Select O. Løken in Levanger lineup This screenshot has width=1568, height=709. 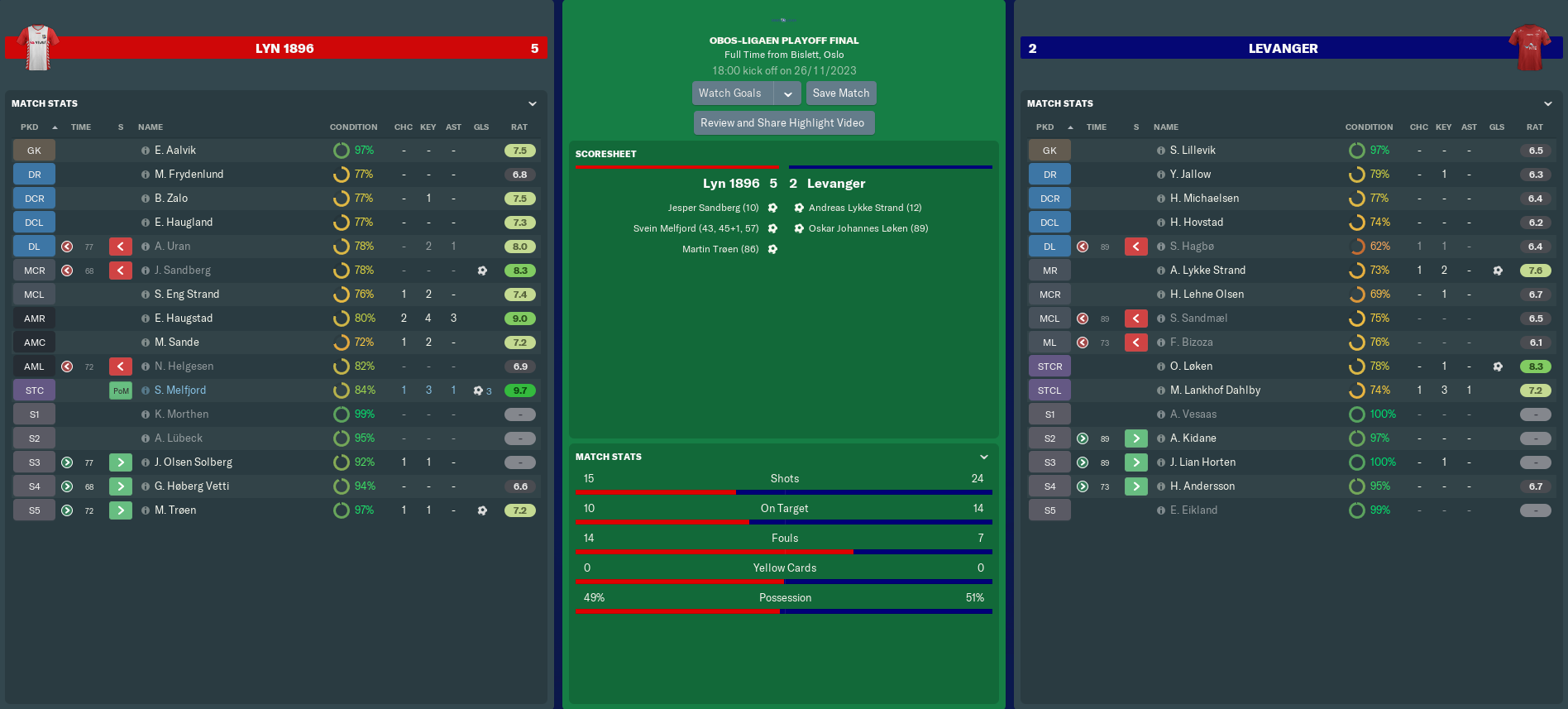tap(1191, 366)
